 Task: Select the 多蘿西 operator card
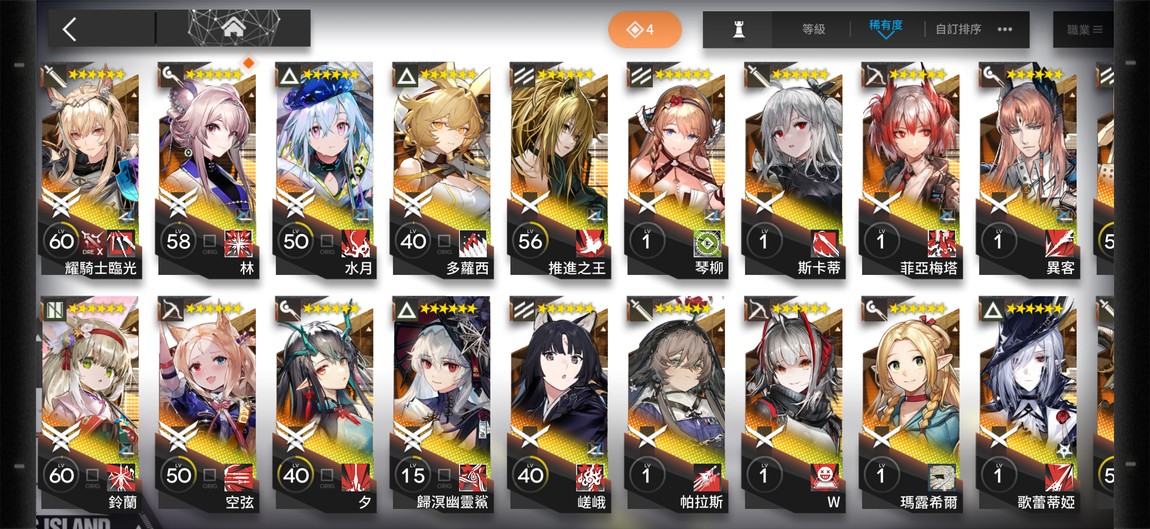(441, 170)
